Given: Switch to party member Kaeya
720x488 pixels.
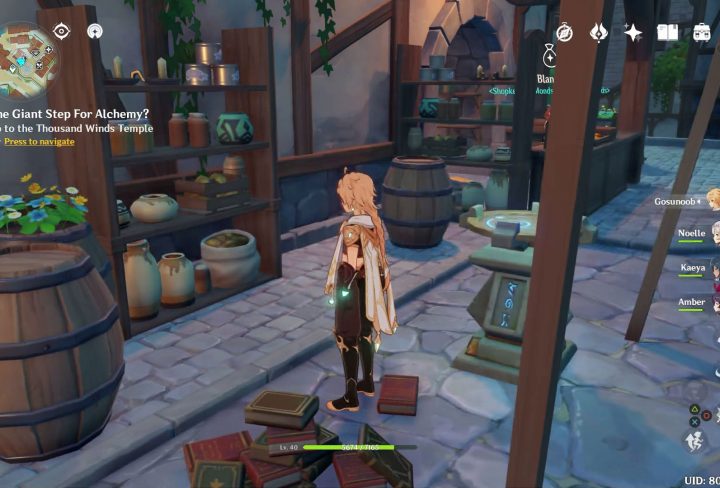Looking at the screenshot, I should (x=695, y=268).
